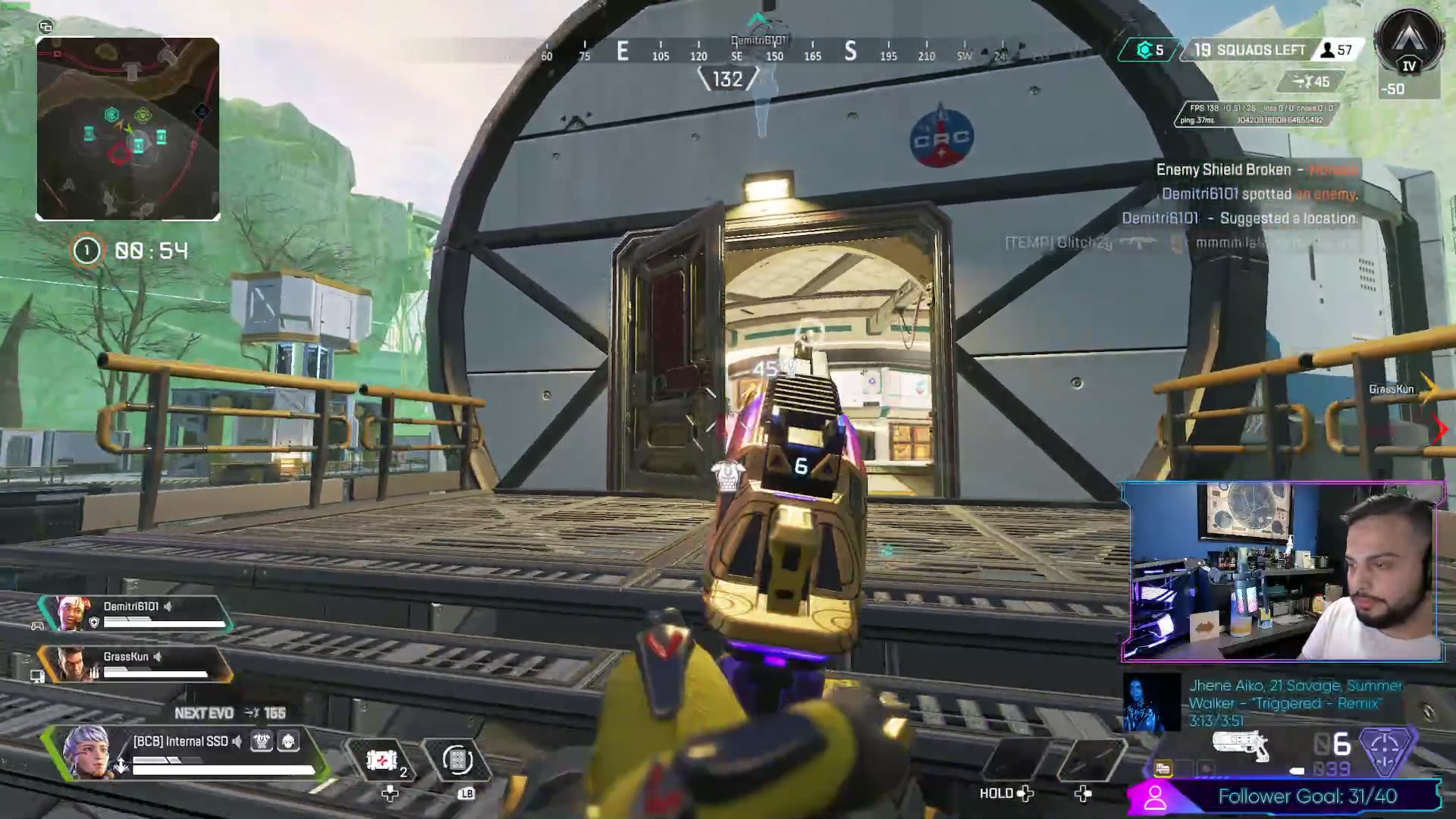
Task: Click the now-playing album art thumbnail
Action: (x=1151, y=702)
